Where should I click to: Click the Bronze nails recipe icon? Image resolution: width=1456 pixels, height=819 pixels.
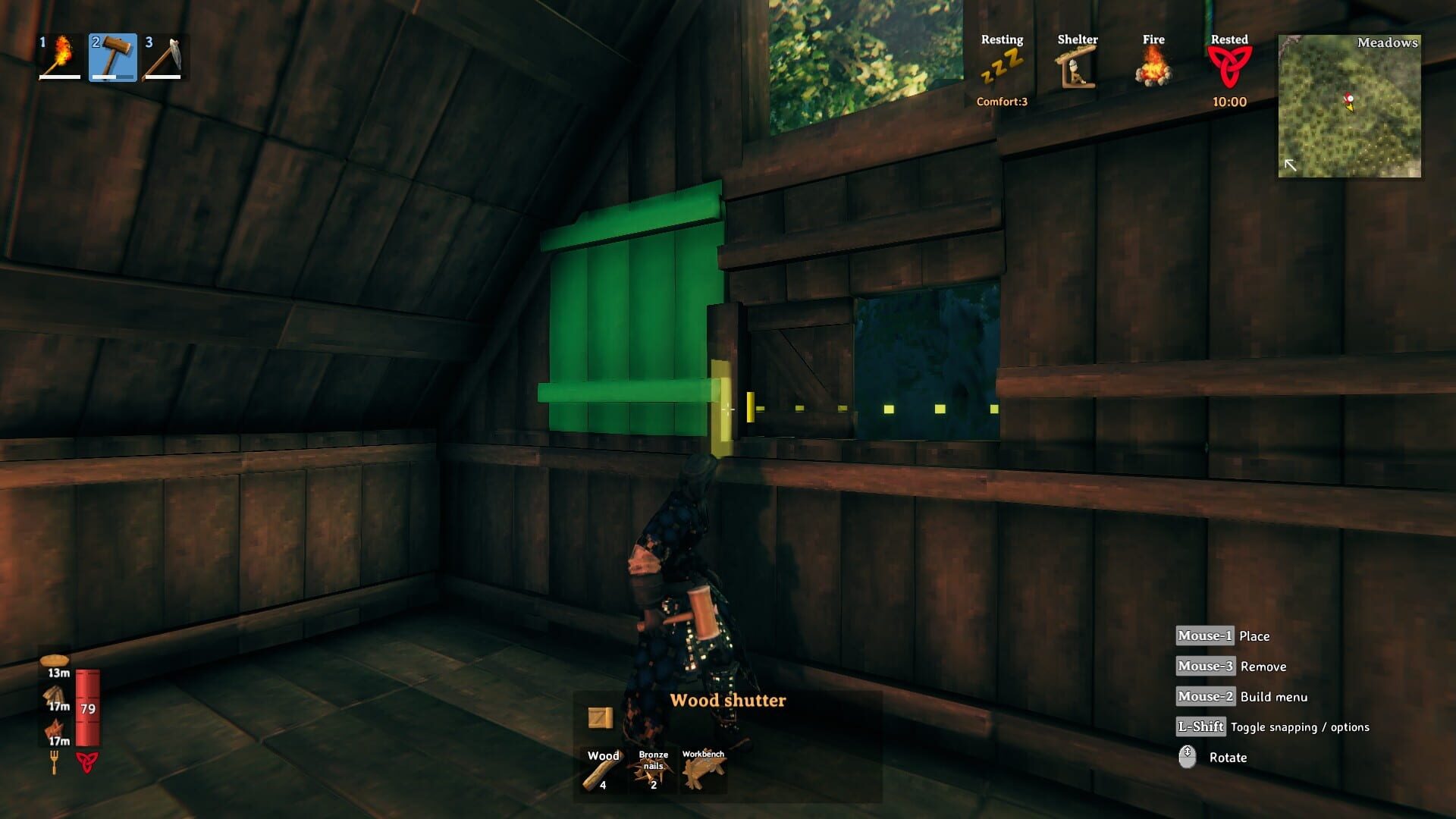click(x=654, y=770)
